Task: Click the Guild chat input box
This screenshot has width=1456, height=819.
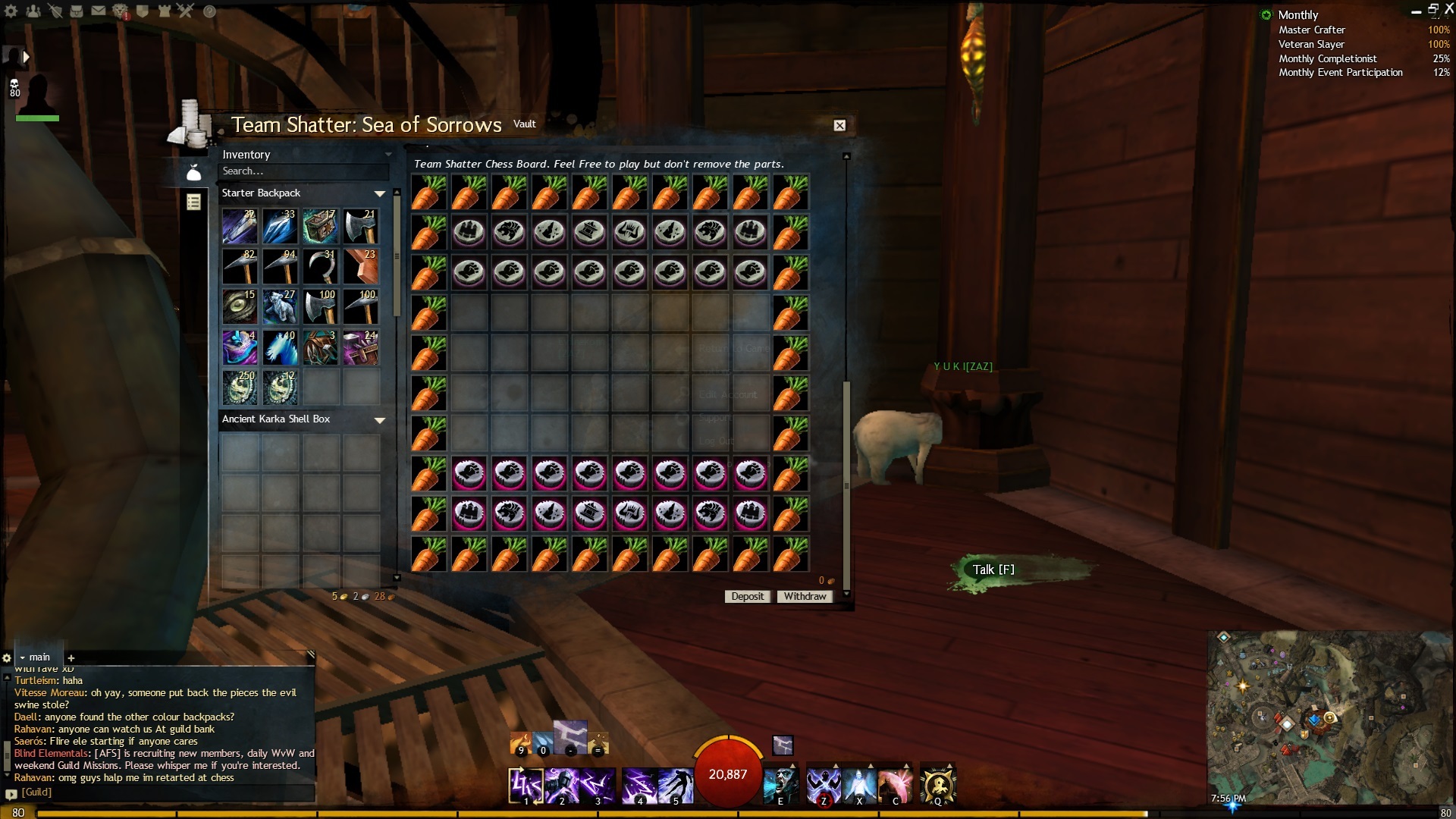Action: coord(163,792)
